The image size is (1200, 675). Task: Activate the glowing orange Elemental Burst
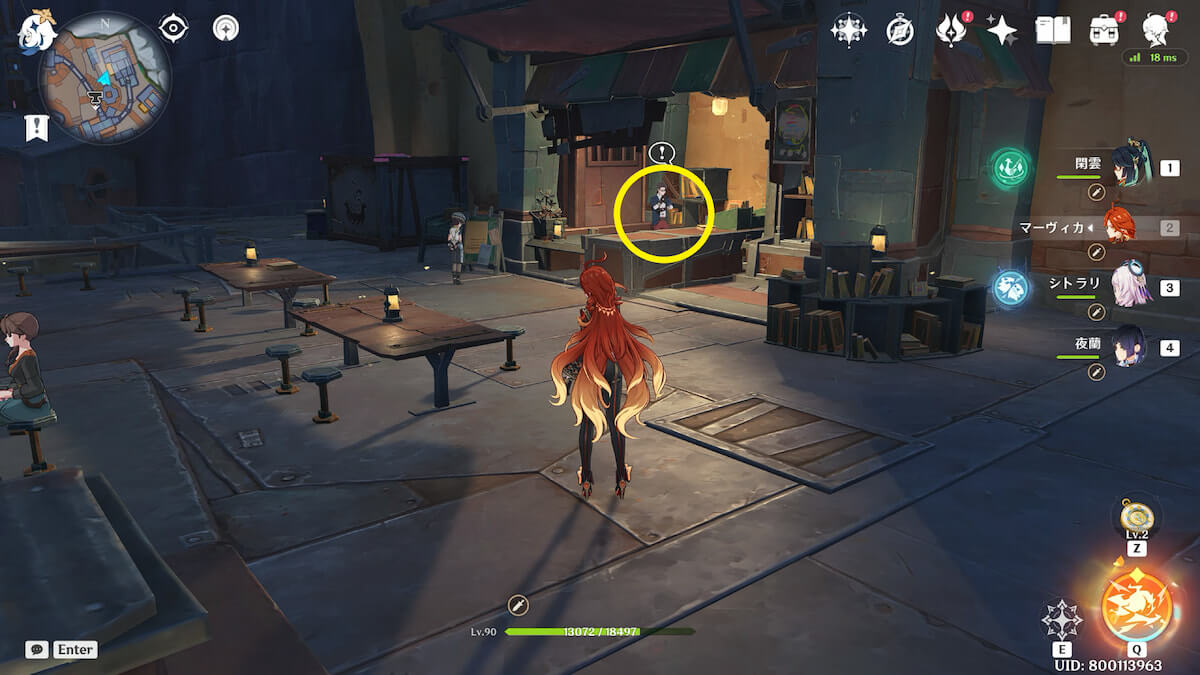click(x=1136, y=603)
